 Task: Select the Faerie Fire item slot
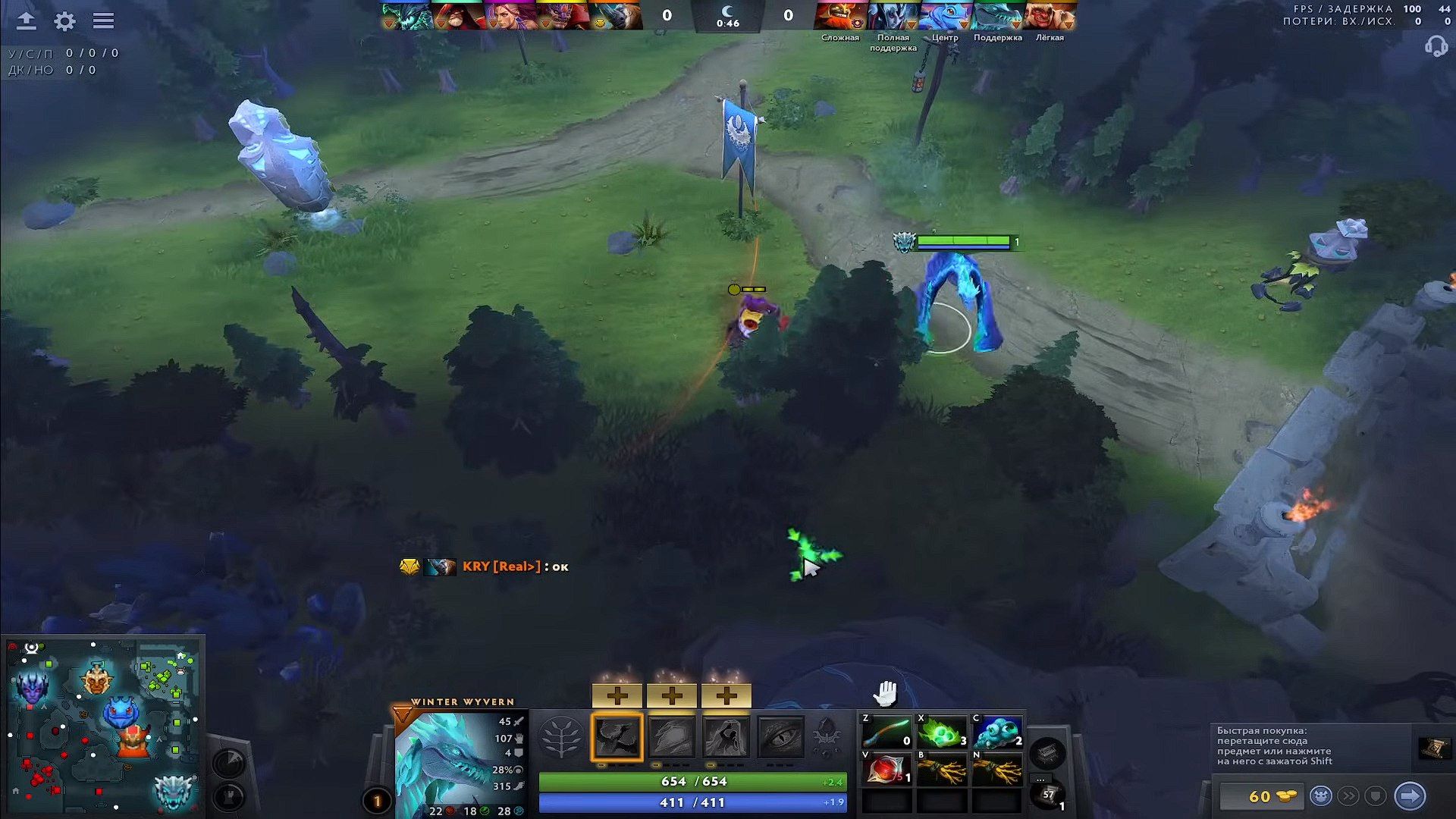[x=886, y=770]
